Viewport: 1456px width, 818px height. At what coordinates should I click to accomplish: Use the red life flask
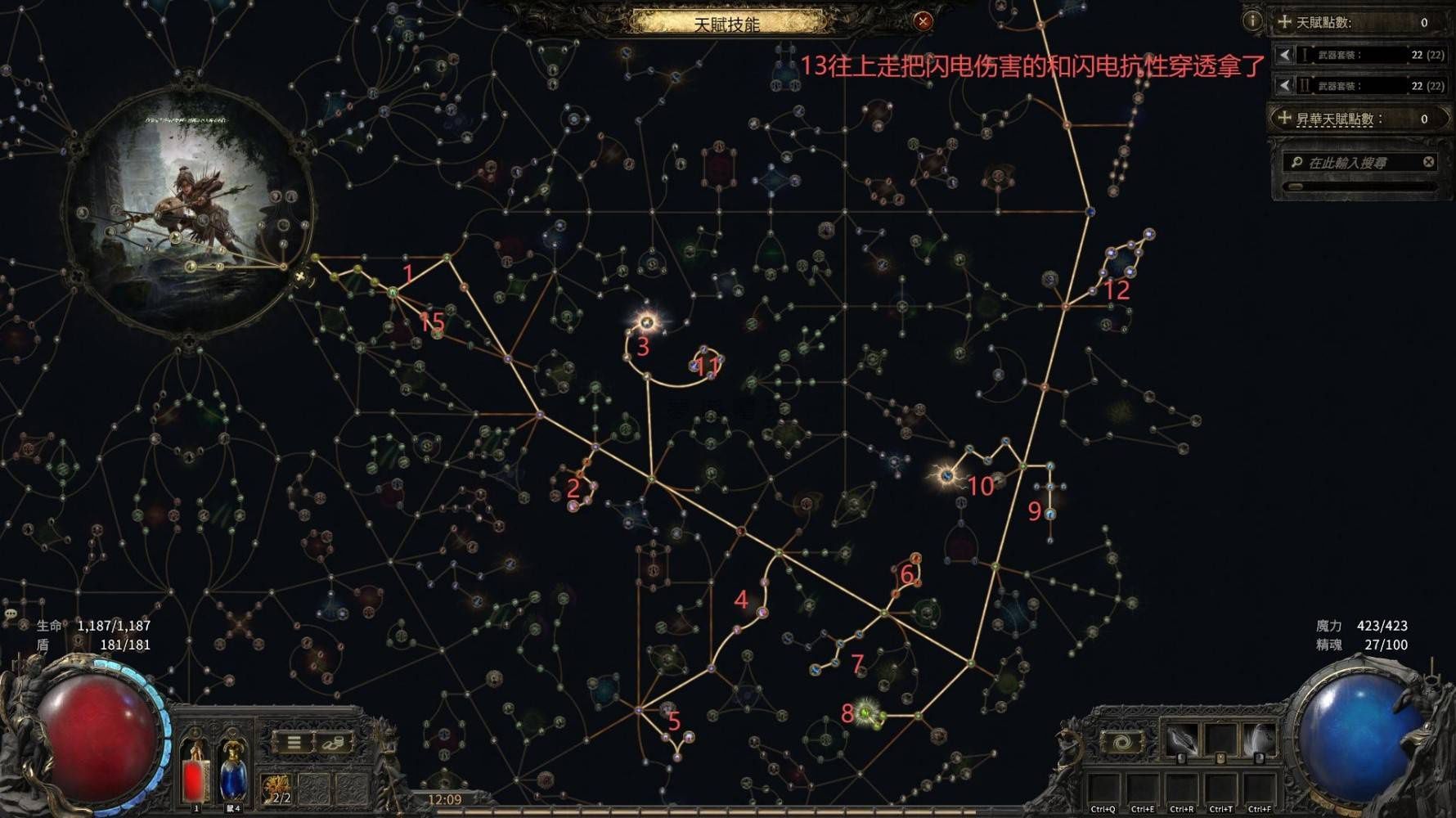click(x=195, y=773)
